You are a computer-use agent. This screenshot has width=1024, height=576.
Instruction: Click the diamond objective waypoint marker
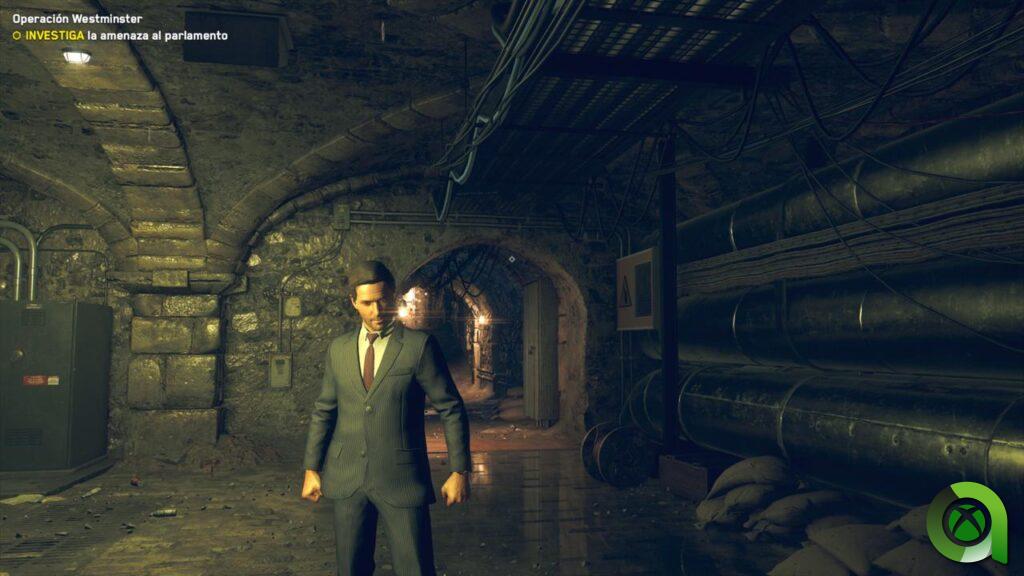coord(511,259)
